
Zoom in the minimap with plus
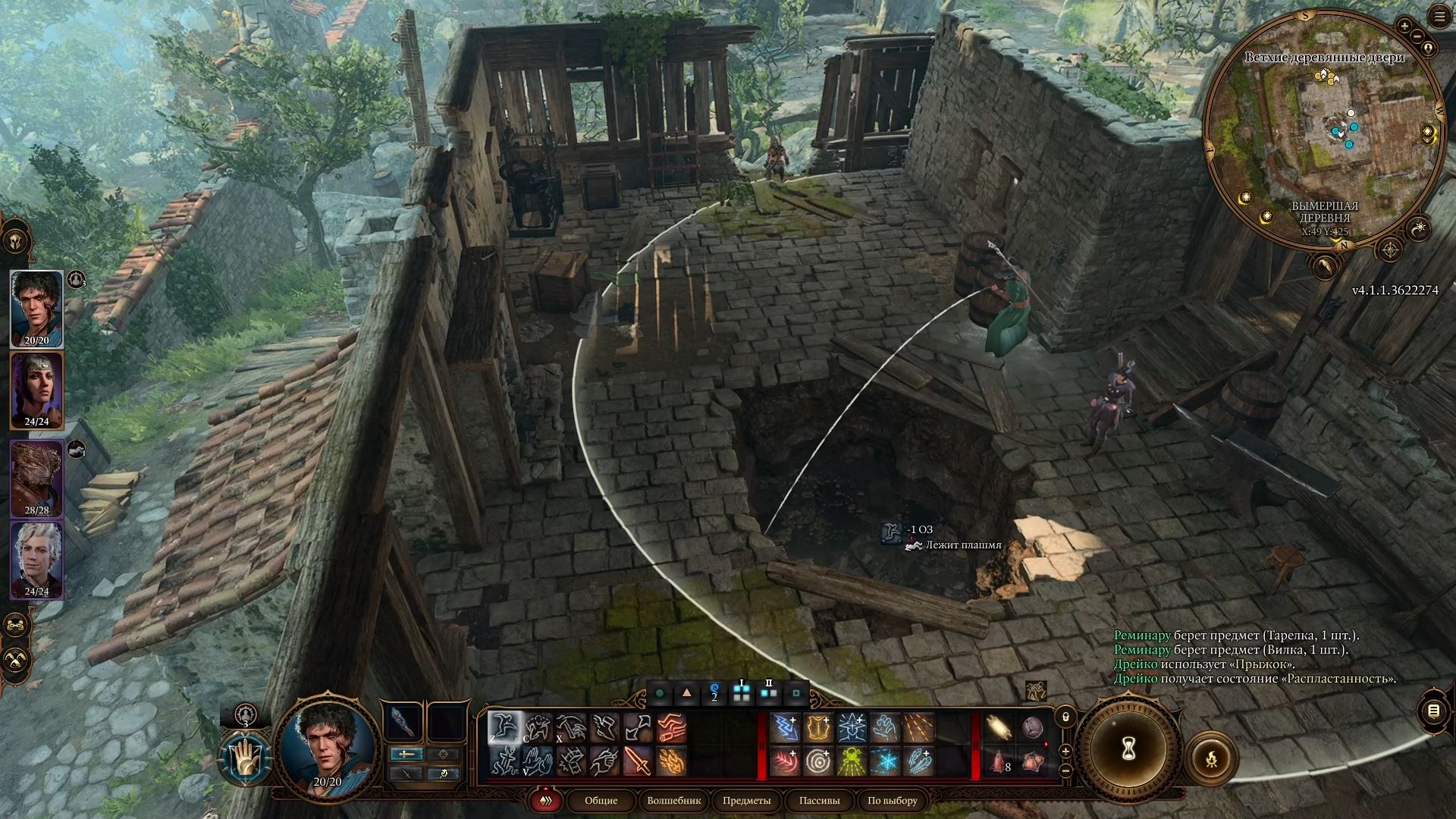[x=1404, y=26]
